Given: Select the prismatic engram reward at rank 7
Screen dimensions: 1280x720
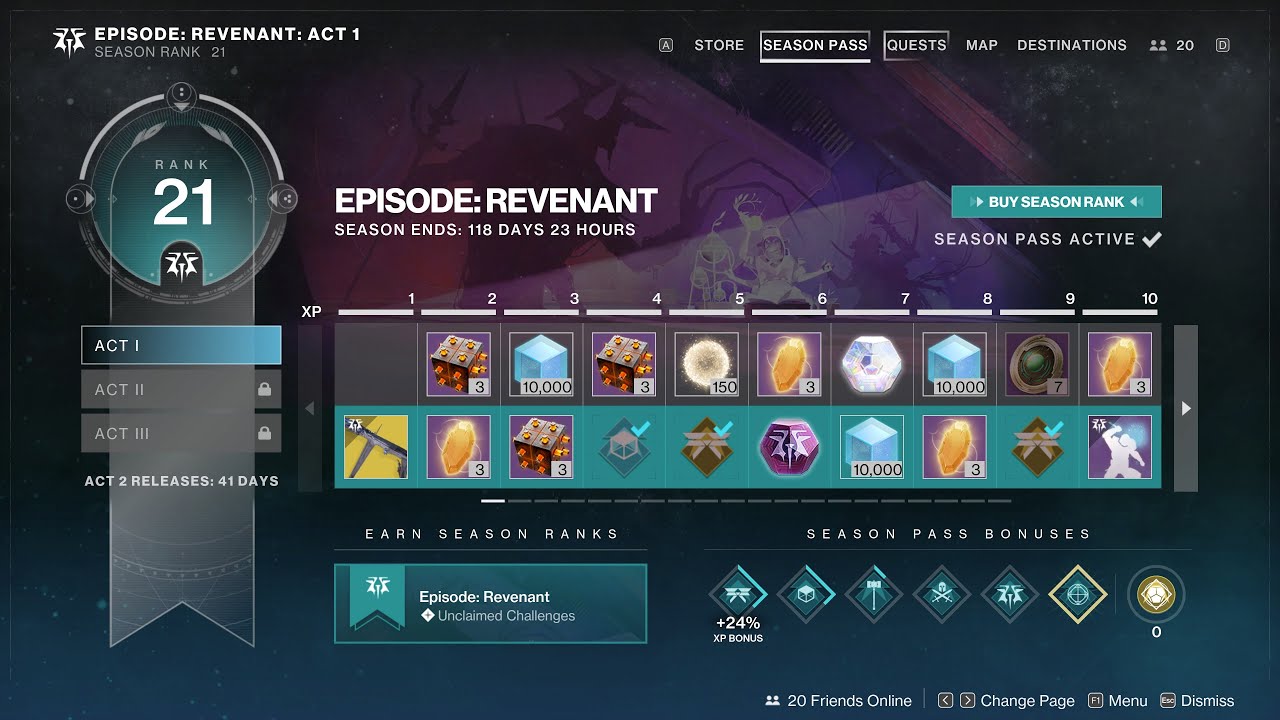Looking at the screenshot, I should coord(871,363).
